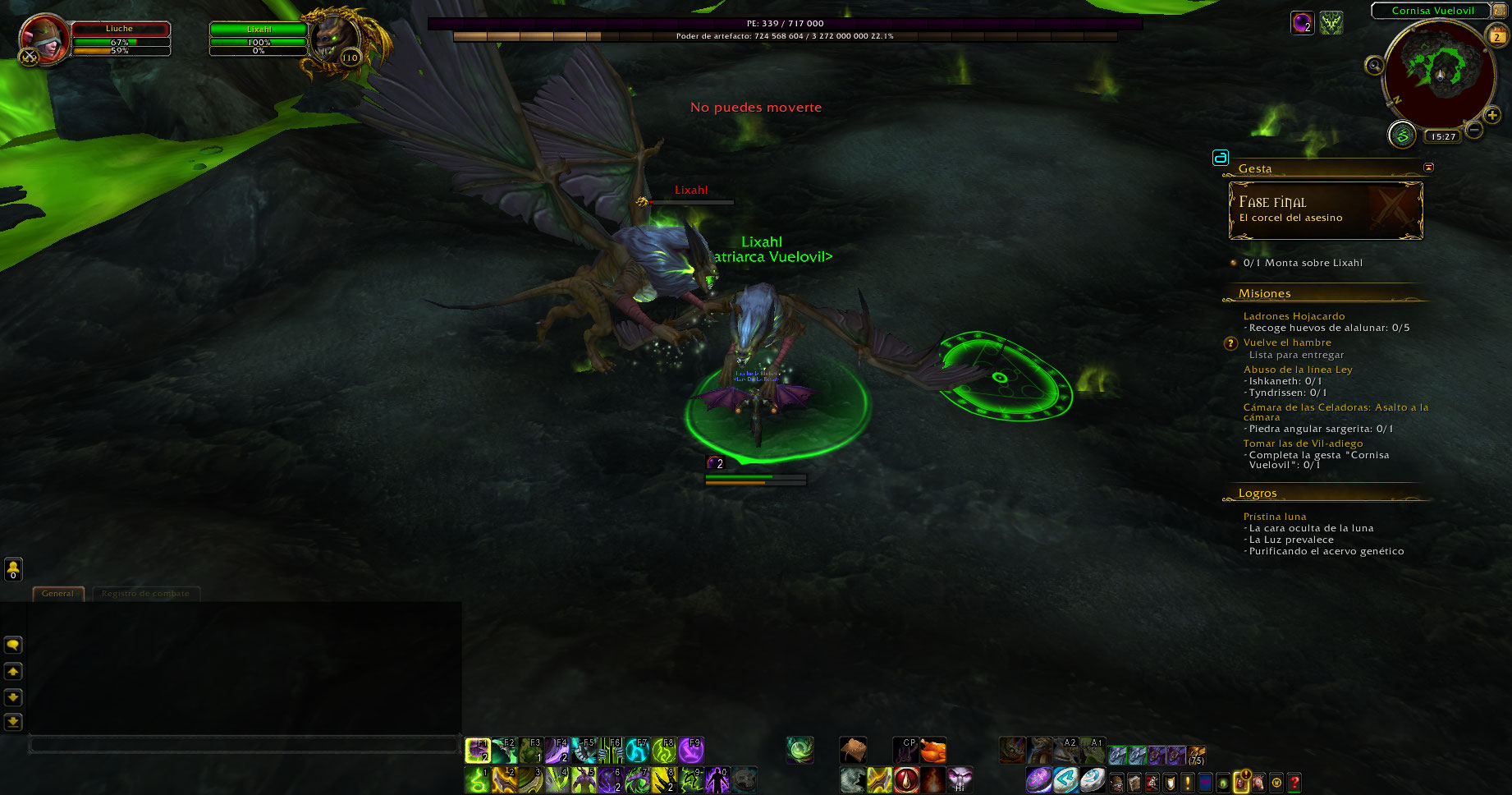Screen dimensions: 1512x795
Task: Select the Ladrones Hojacardo quest in tracker
Action: coord(1294,316)
